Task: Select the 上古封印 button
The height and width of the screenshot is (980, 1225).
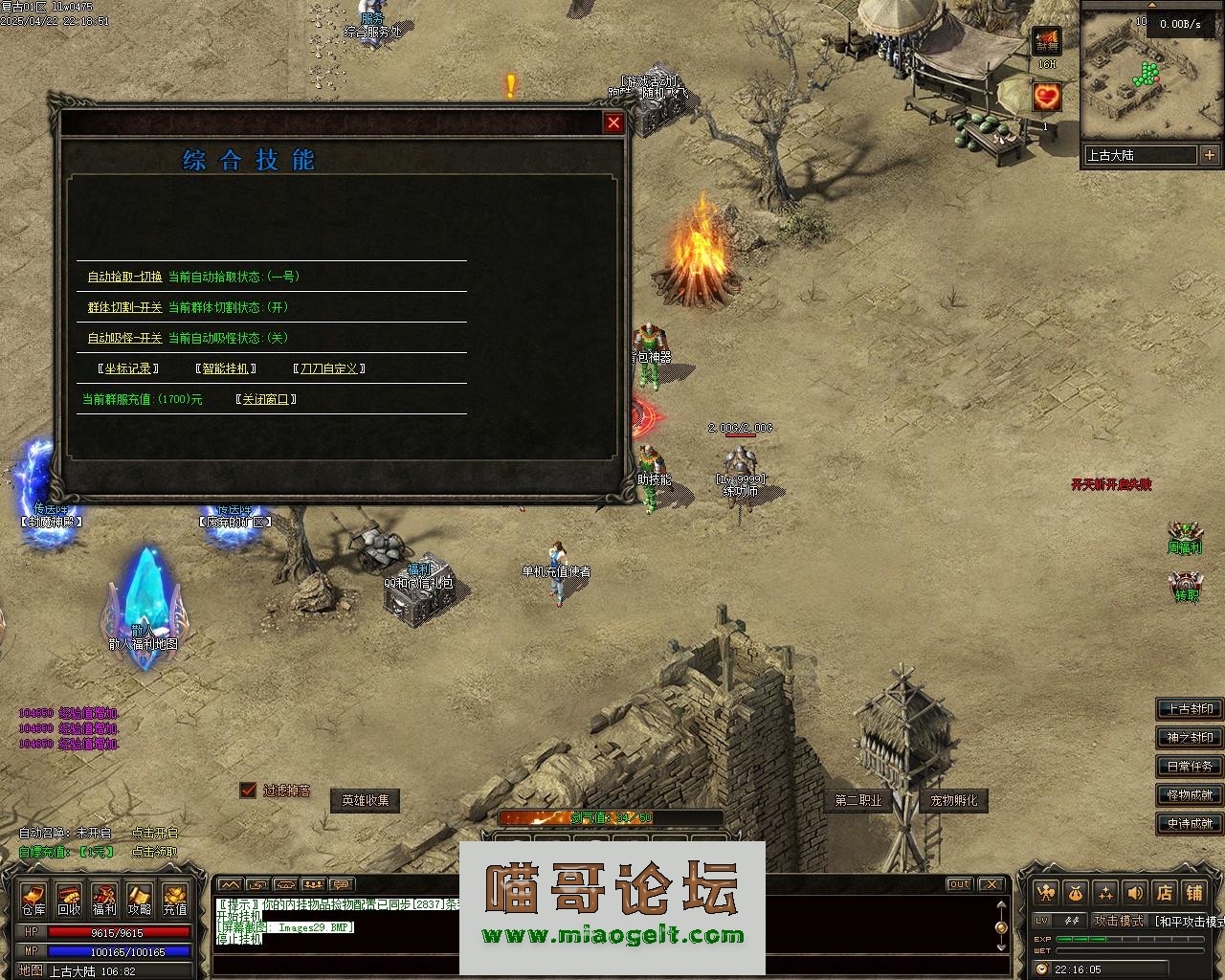Action: click(1190, 709)
